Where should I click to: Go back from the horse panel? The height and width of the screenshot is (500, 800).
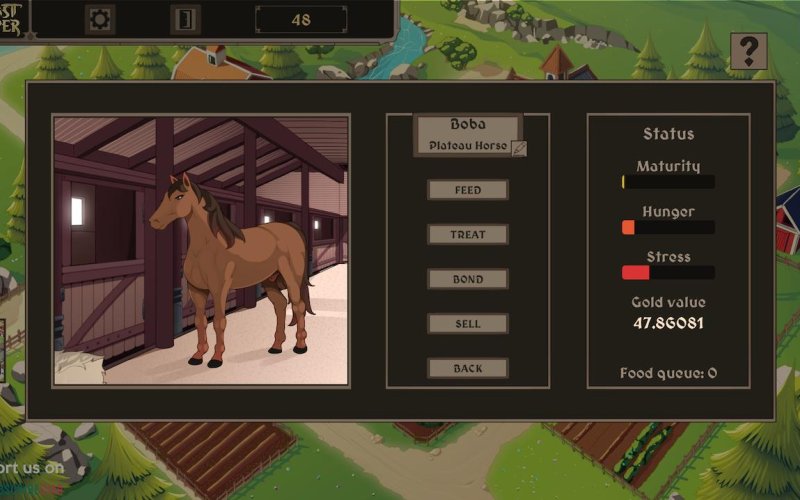[x=468, y=368]
